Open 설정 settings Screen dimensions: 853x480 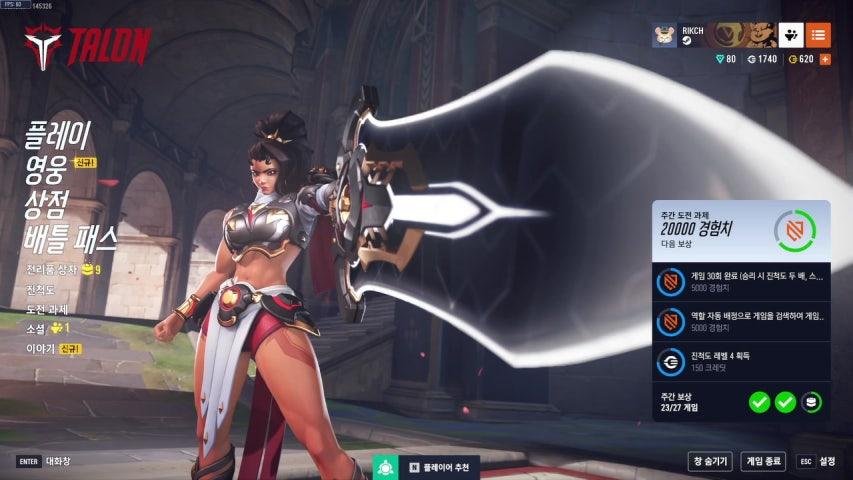(816, 461)
